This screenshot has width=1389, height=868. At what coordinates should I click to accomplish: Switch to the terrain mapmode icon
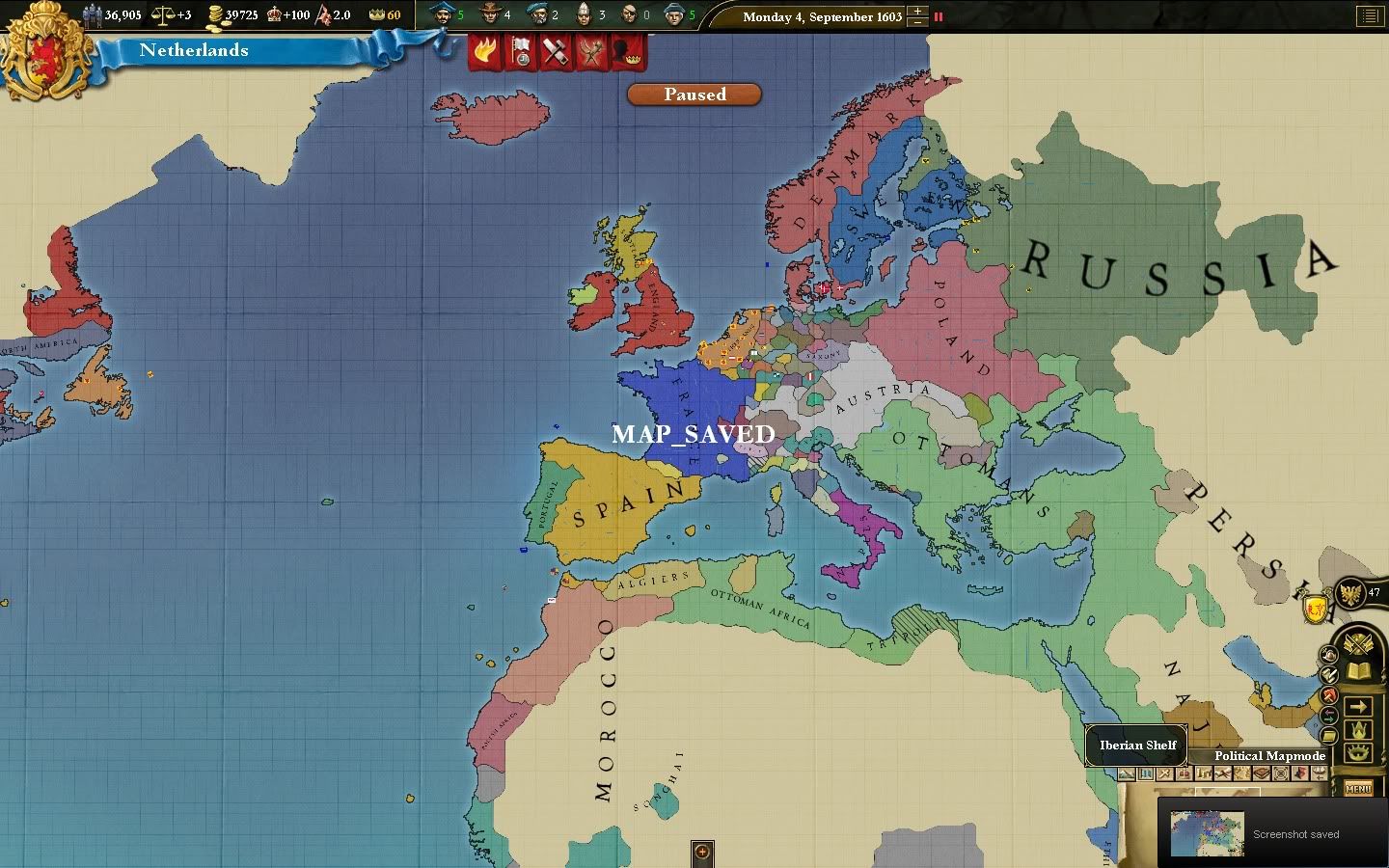(x=1127, y=773)
